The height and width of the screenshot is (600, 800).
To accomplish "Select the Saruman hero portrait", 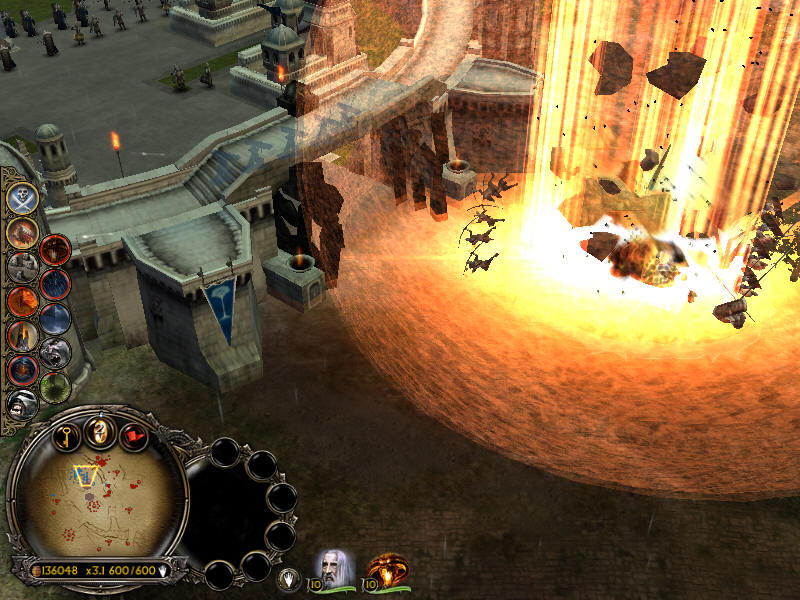I will [x=333, y=568].
